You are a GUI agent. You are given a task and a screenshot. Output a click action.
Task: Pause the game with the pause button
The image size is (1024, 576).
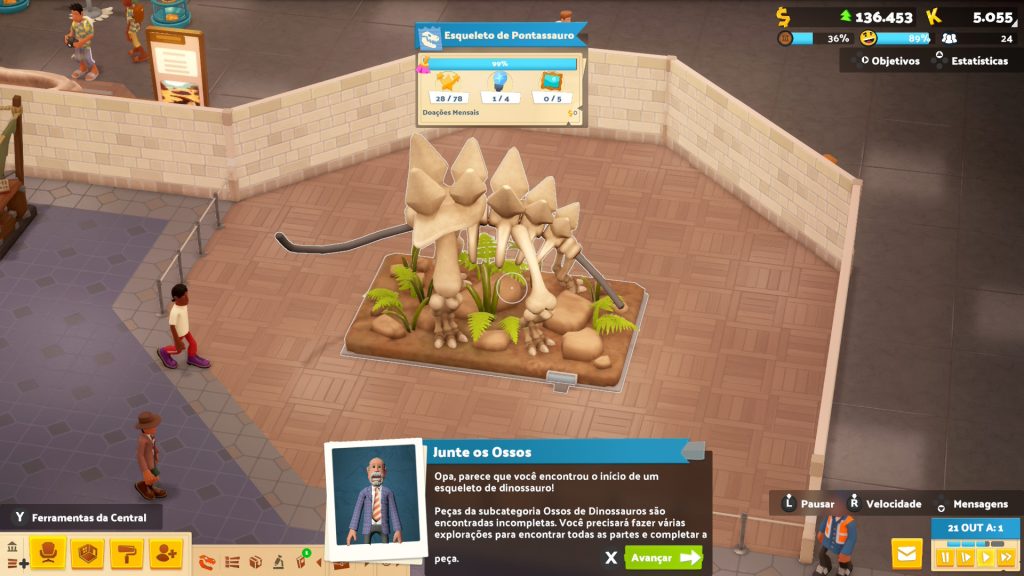pos(945,557)
